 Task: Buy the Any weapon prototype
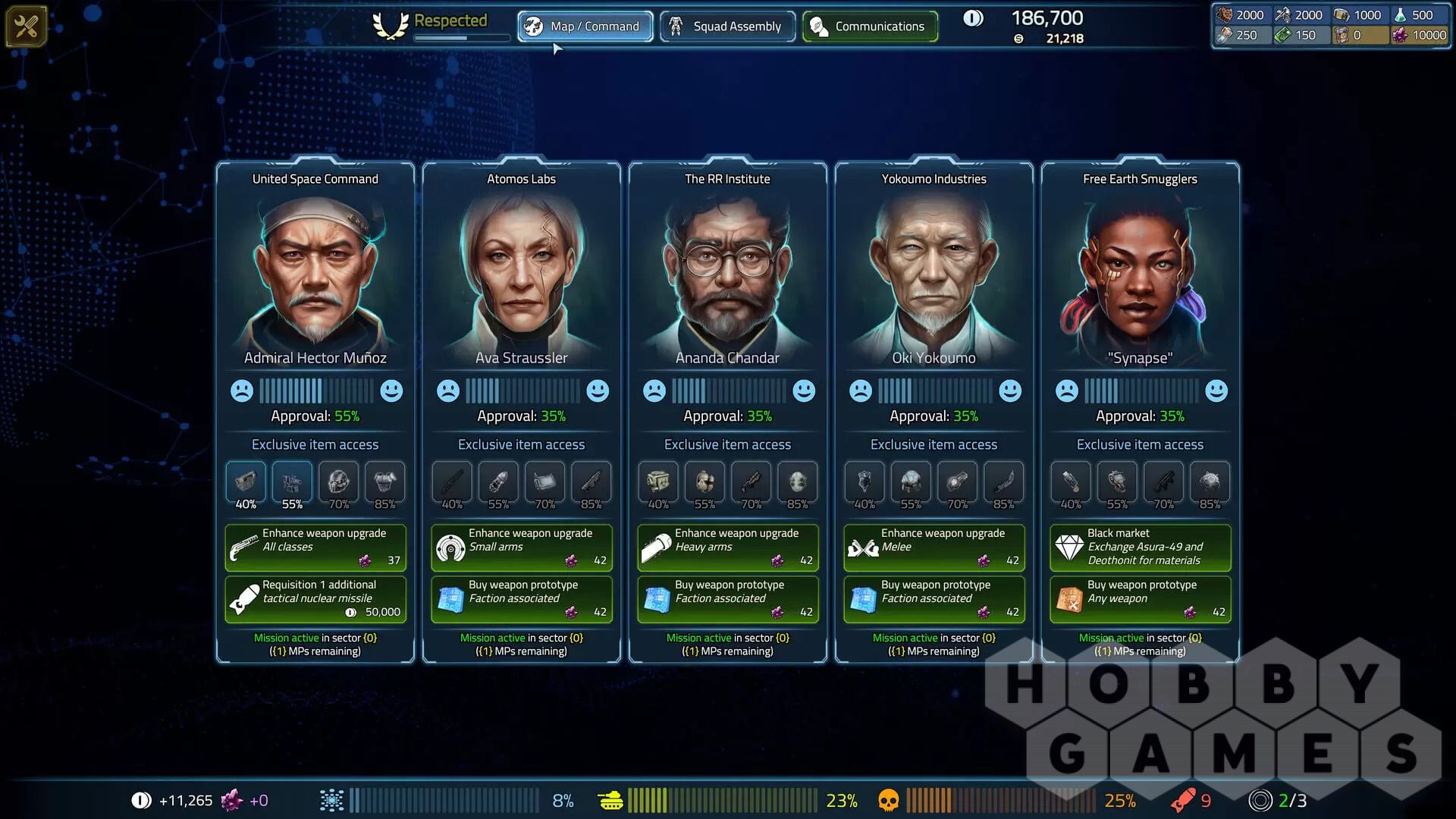pyautogui.click(x=1141, y=598)
